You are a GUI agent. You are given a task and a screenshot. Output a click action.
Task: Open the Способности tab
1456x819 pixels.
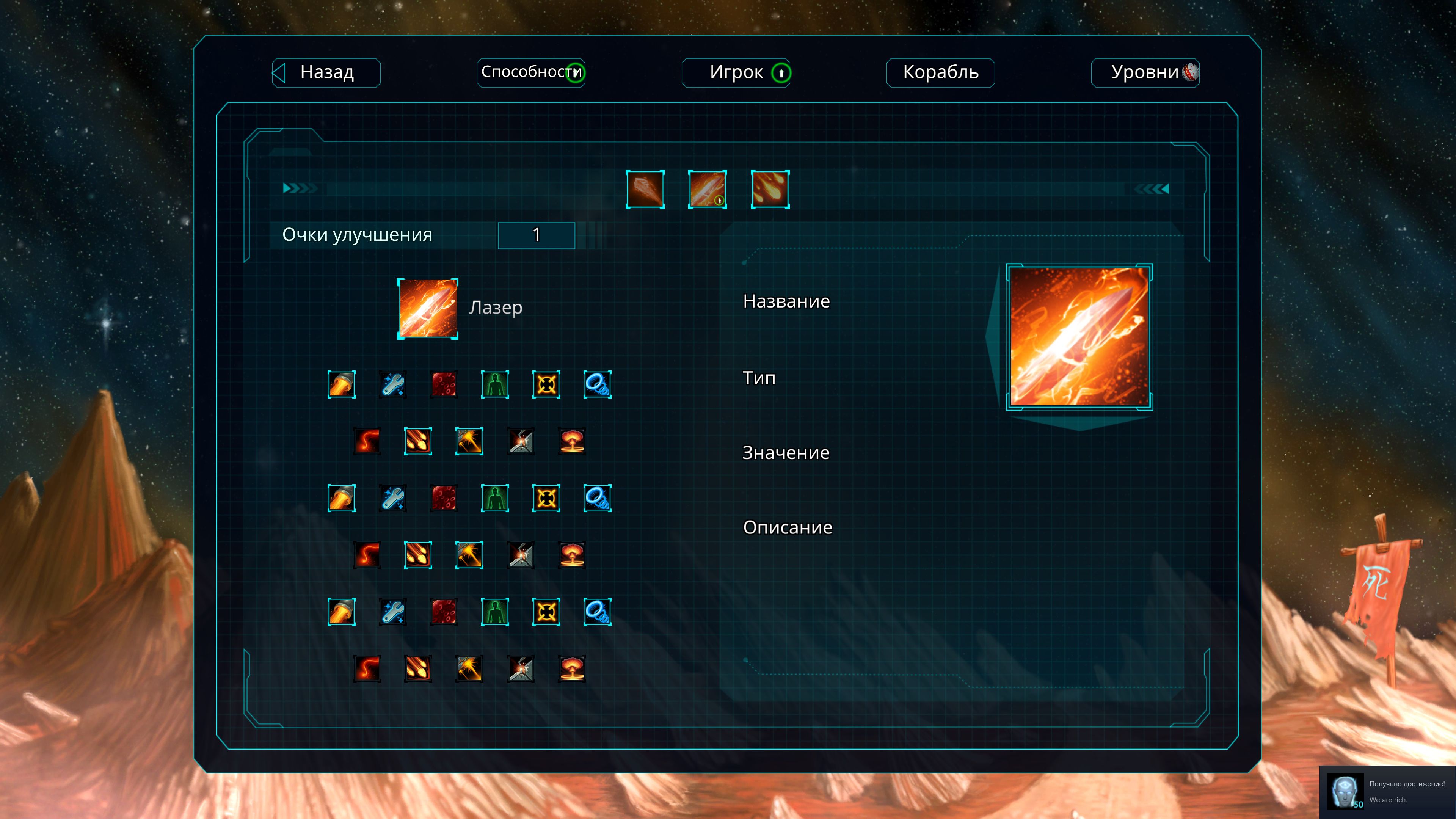[531, 73]
